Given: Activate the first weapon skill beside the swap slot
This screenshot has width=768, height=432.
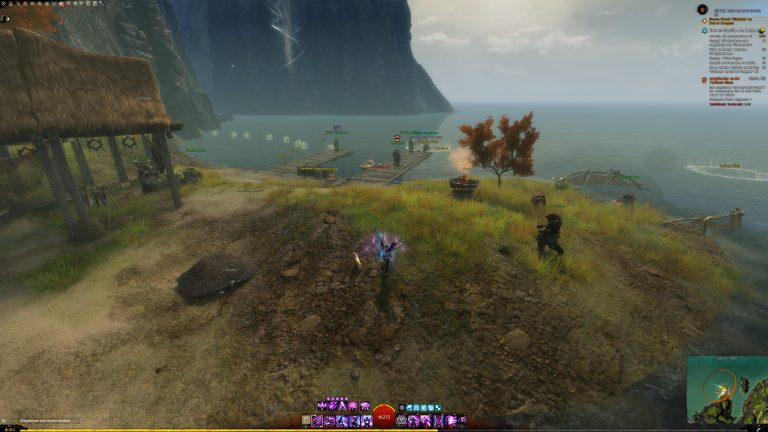Looking at the screenshot, I should [318, 421].
